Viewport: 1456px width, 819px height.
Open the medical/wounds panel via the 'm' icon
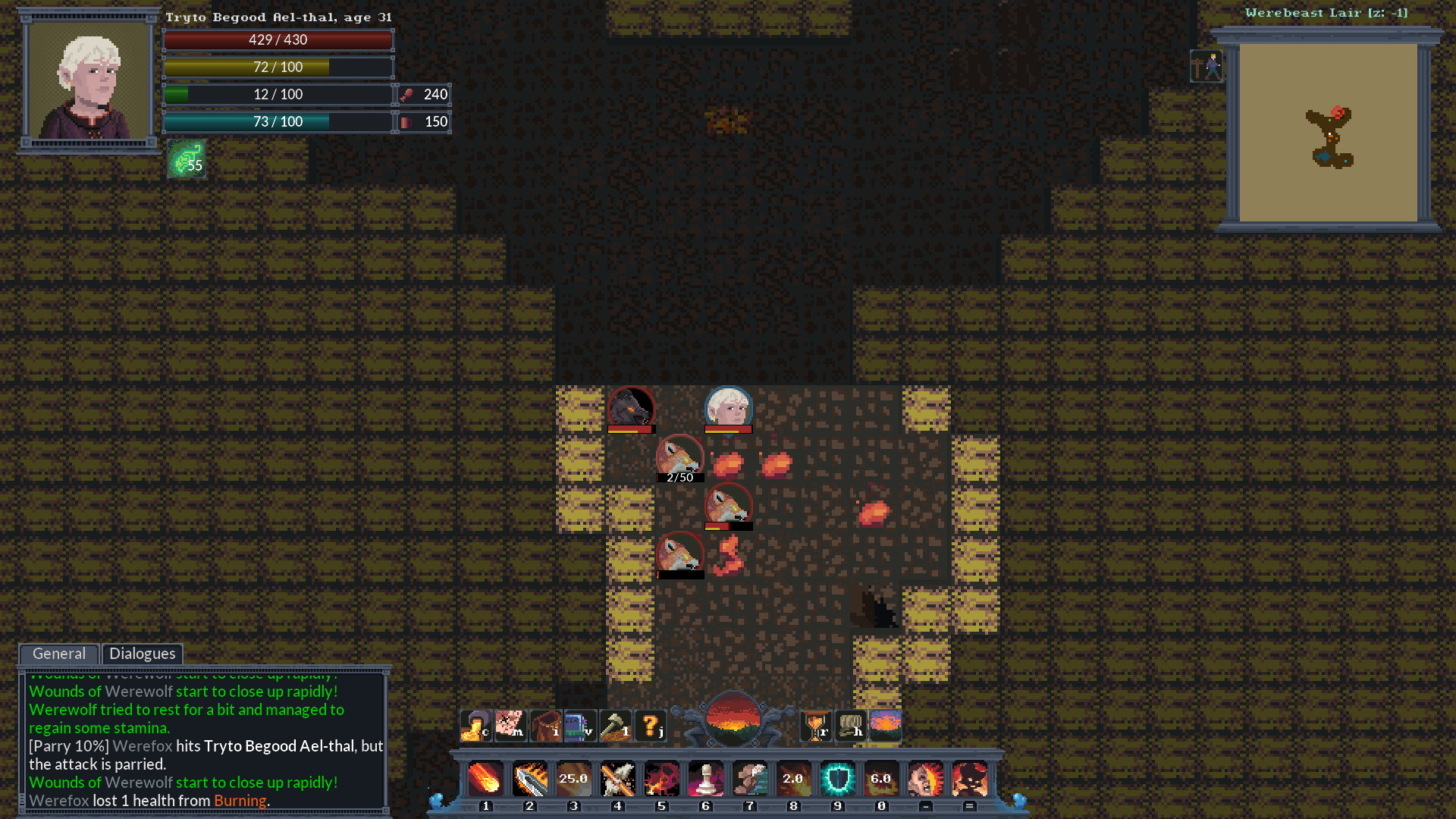pyautogui.click(x=510, y=724)
